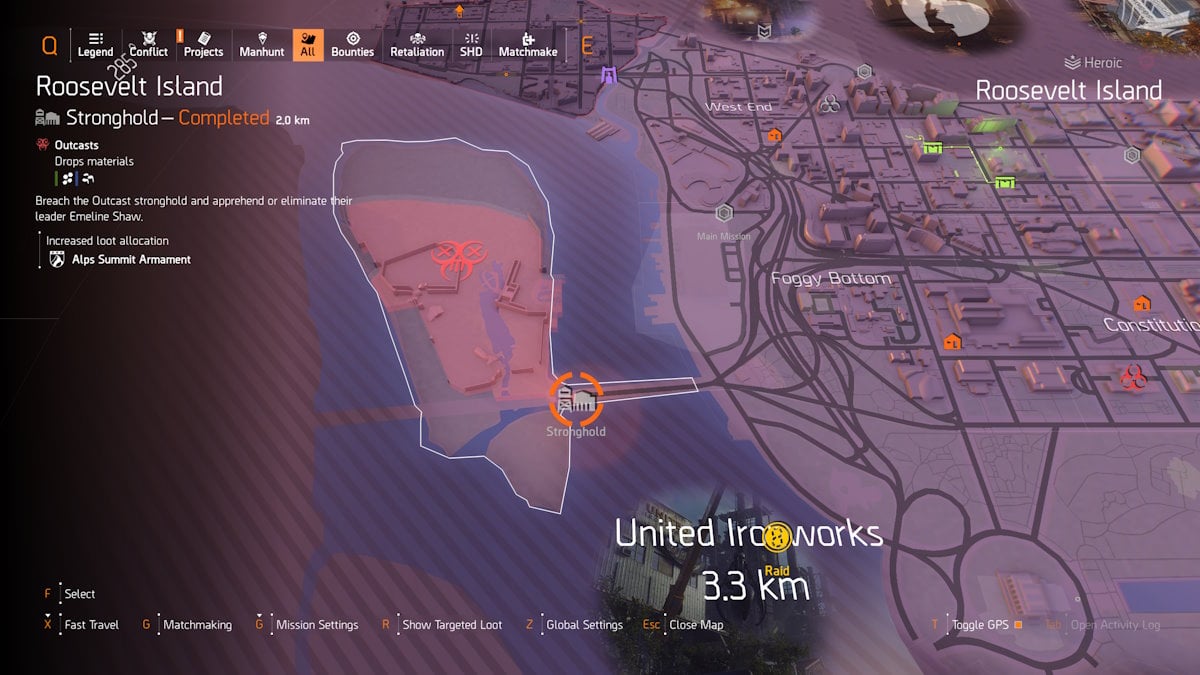This screenshot has height=675, width=1200.
Task: Switch to the Bounties tab
Action: 352,45
